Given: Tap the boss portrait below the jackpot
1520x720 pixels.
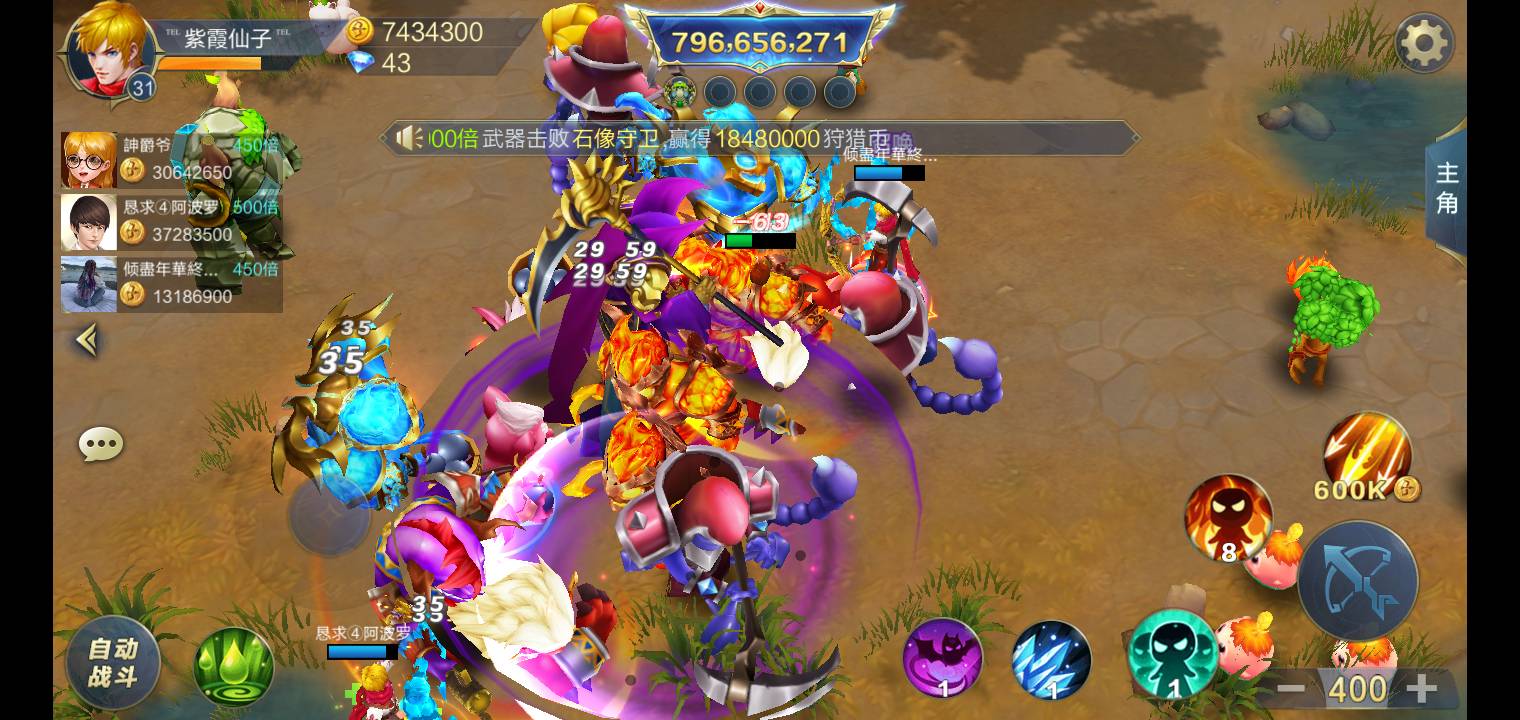Looking at the screenshot, I should (680, 92).
